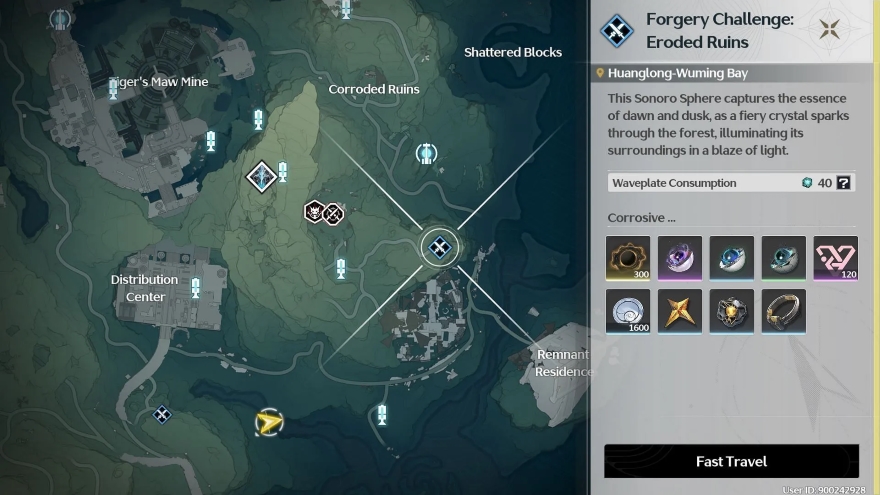880x495 pixels.
Task: Select the demon face boss map marker
Action: coord(314,212)
